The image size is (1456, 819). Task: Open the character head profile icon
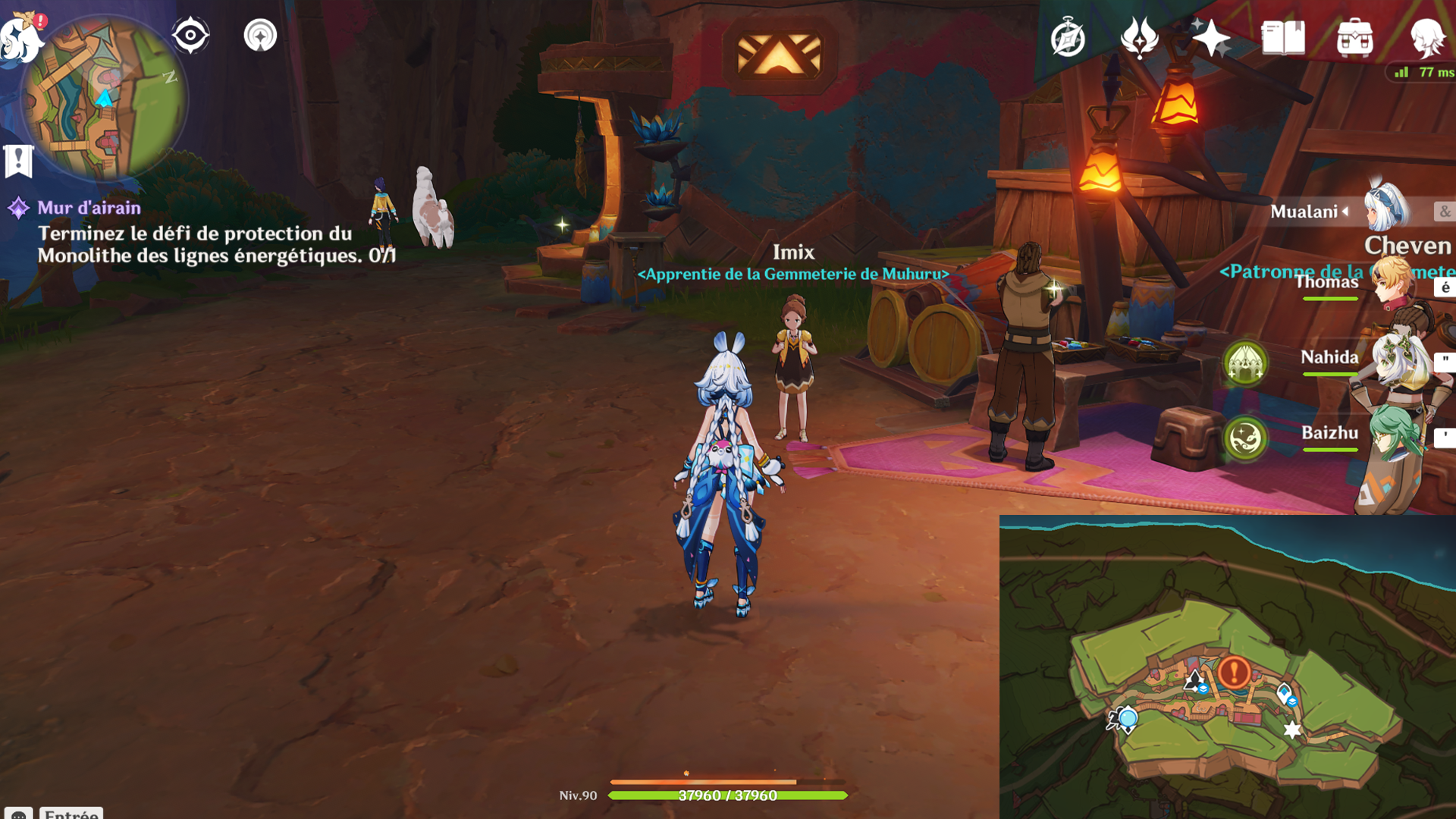tap(1427, 38)
